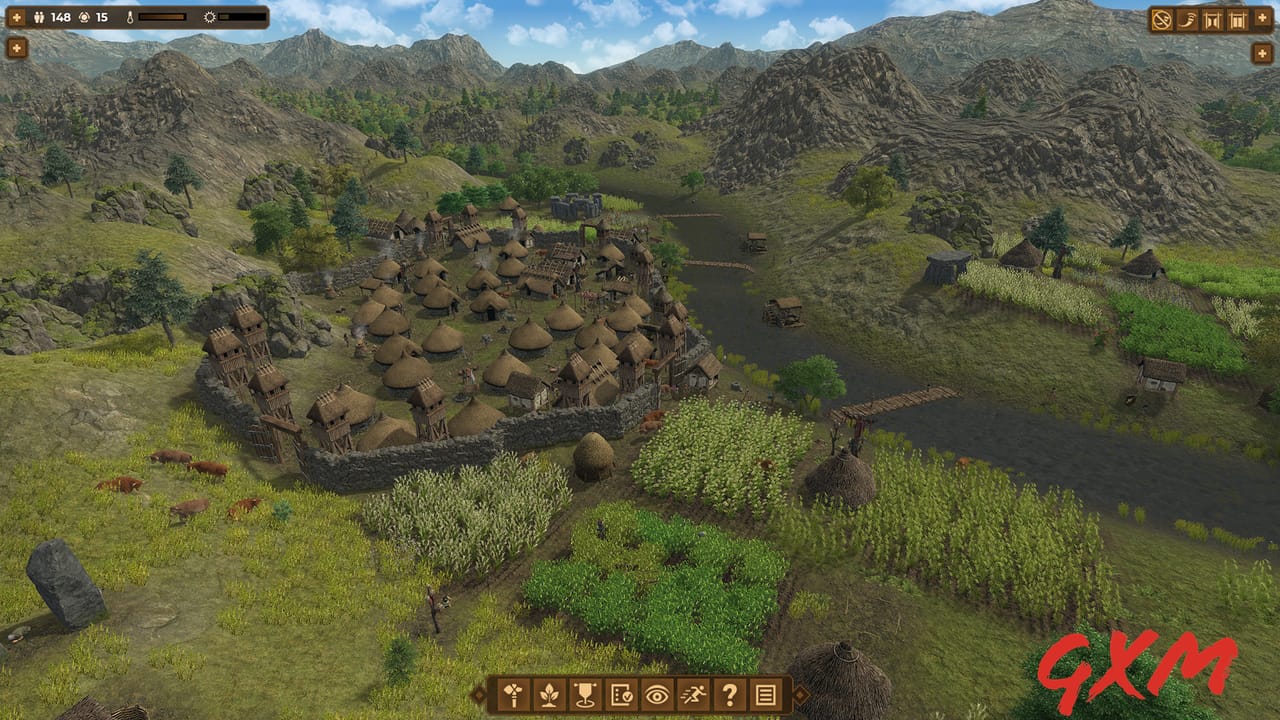Toggle the highlighted no-raids alert icon
Viewport: 1280px width, 720px height.
tap(1162, 19)
